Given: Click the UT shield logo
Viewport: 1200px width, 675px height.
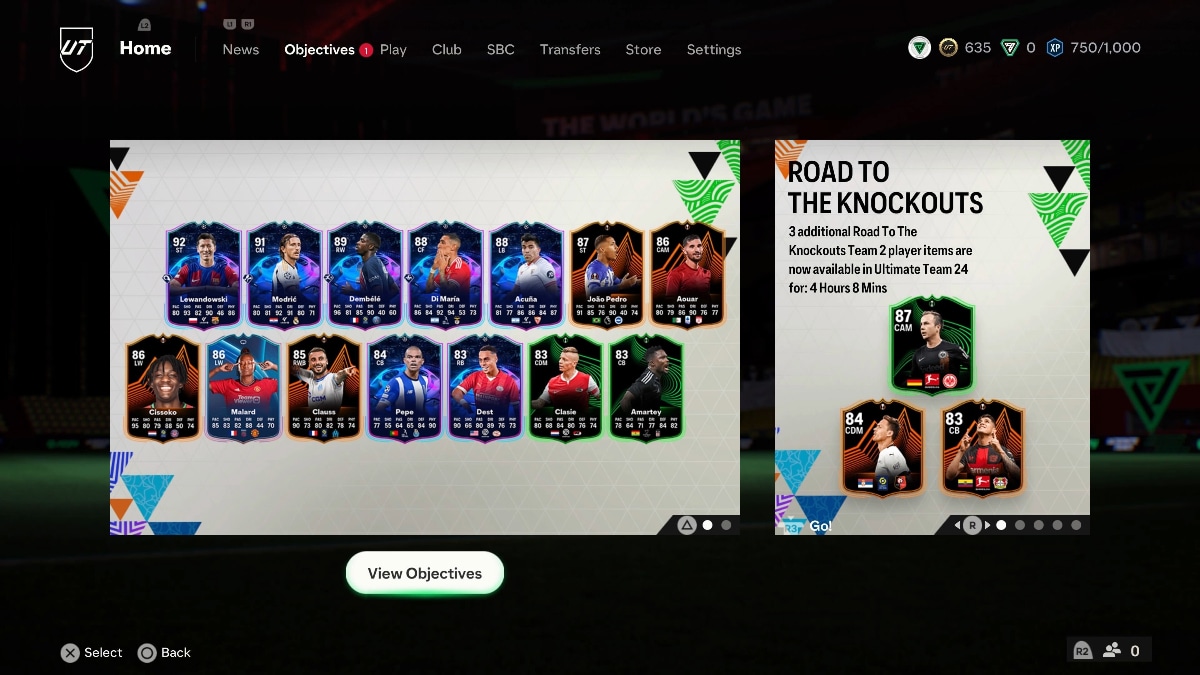Looking at the screenshot, I should (77, 48).
